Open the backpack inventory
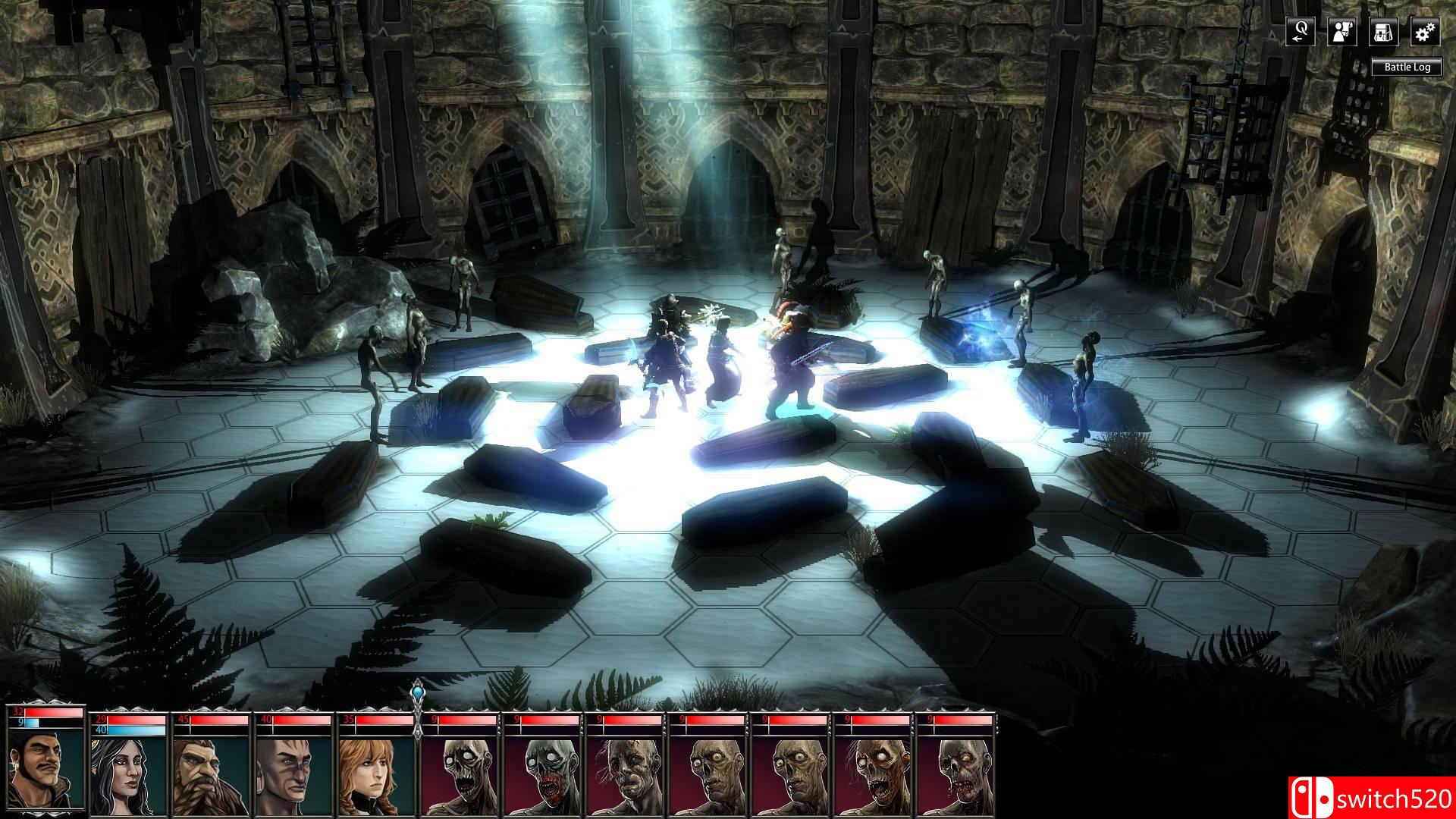Viewport: 1456px width, 819px height. point(1384,31)
